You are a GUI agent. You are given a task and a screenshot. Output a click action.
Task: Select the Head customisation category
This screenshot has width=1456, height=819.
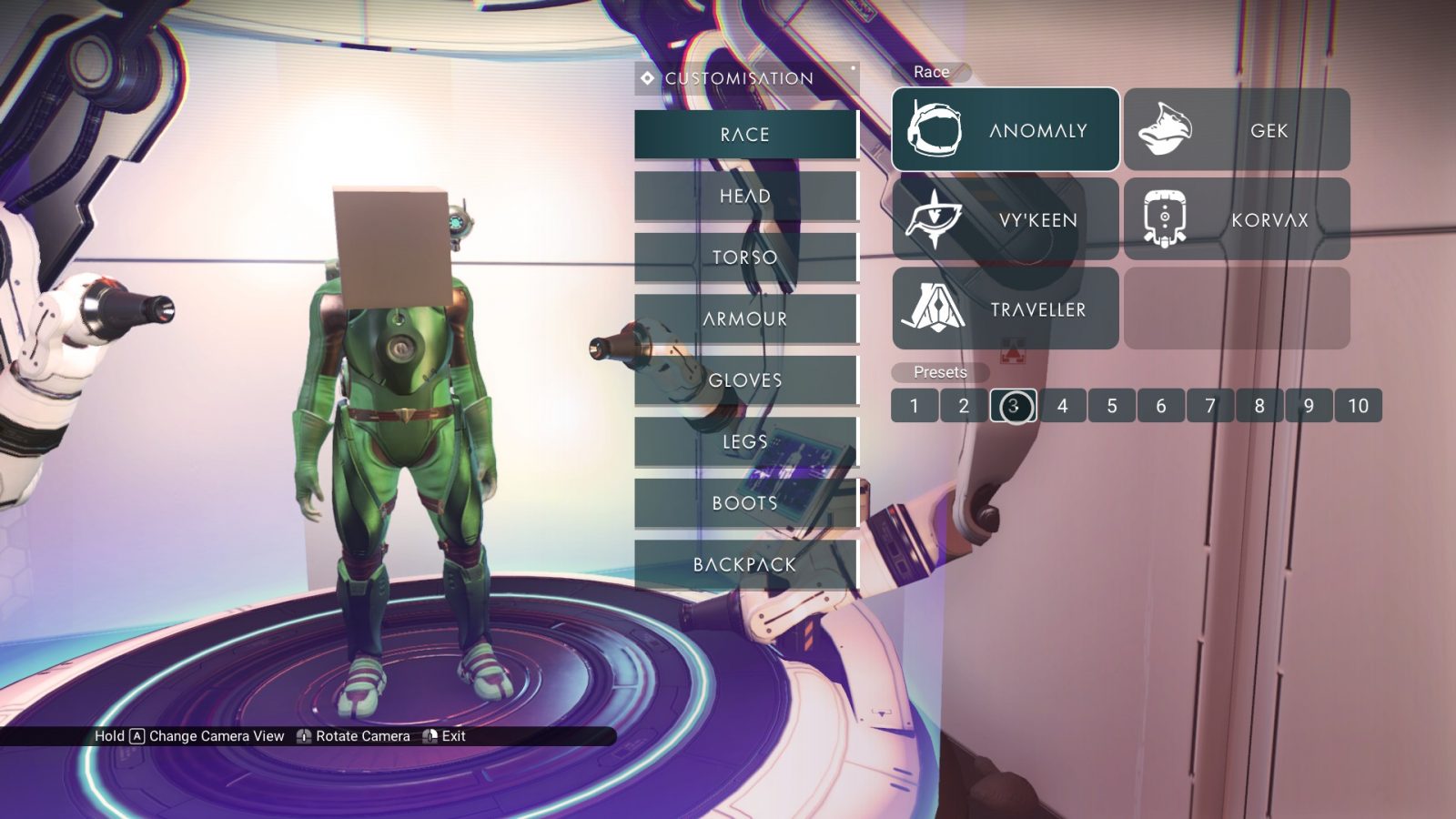745,196
